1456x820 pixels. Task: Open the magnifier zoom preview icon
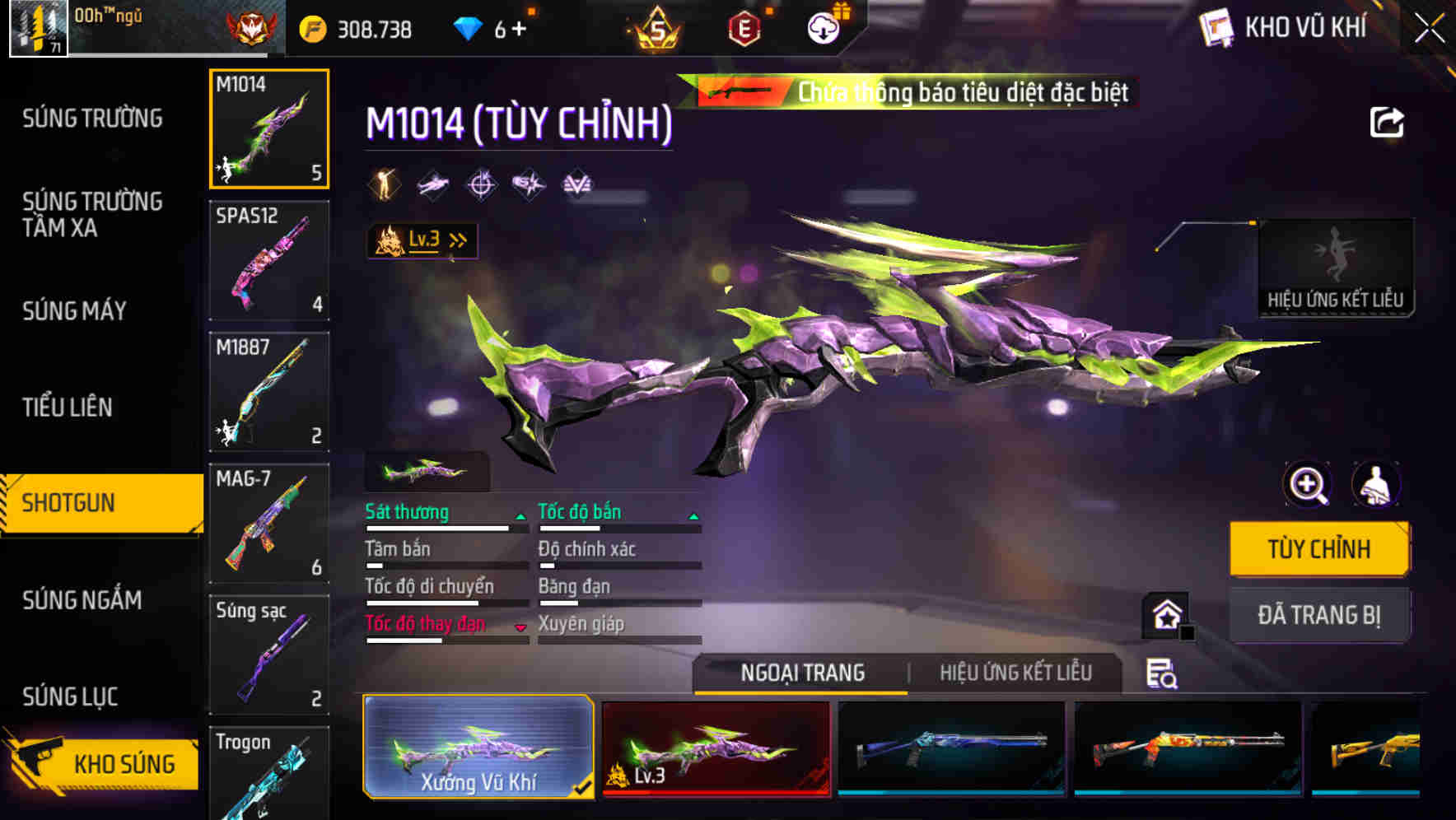click(1308, 485)
